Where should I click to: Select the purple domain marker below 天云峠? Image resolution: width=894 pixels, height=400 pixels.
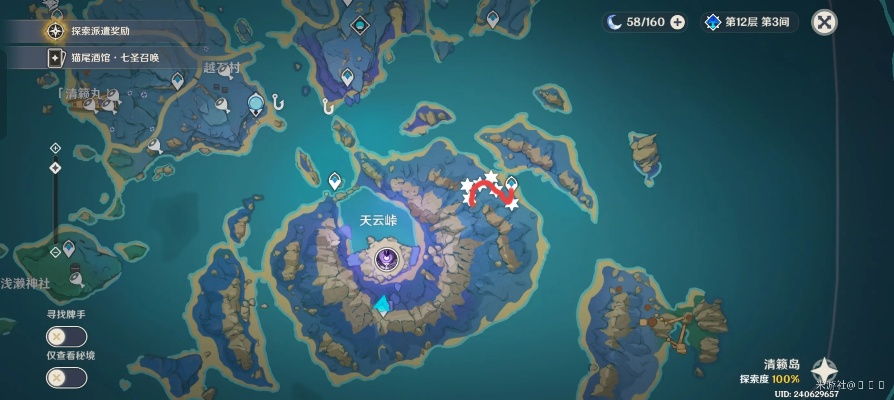click(x=385, y=262)
